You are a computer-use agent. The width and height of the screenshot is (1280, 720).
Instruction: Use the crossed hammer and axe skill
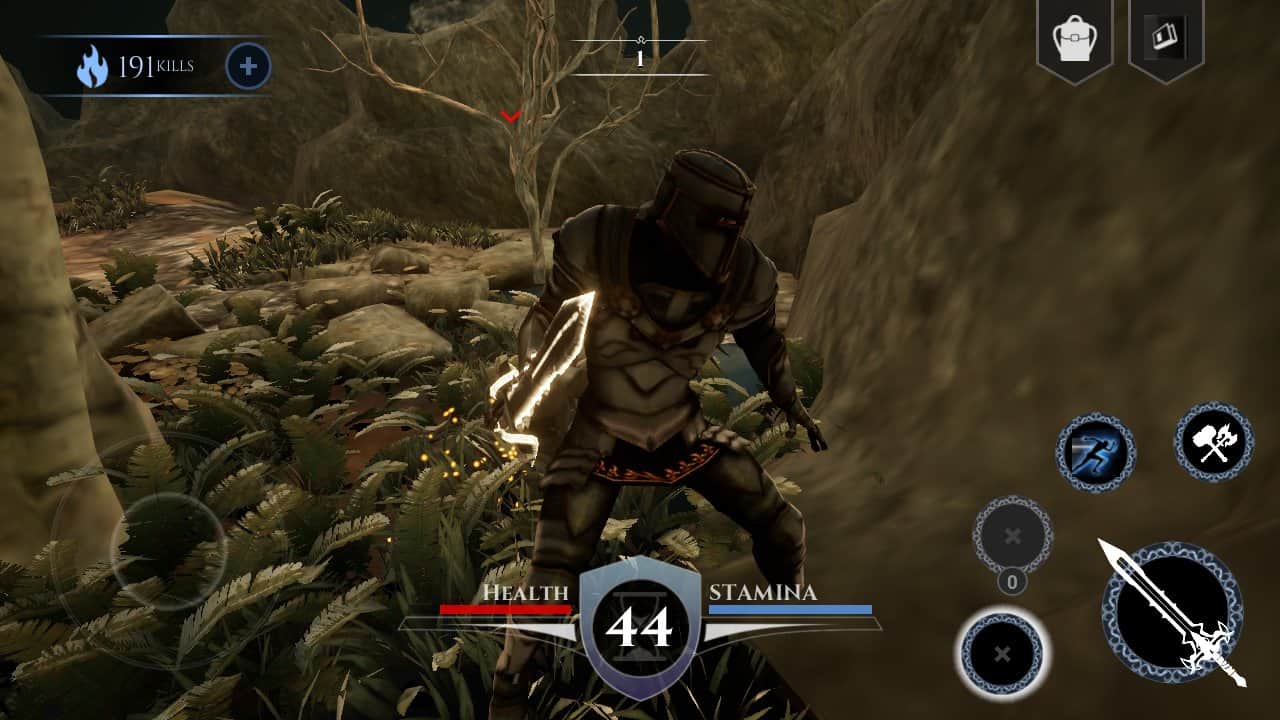click(1213, 442)
